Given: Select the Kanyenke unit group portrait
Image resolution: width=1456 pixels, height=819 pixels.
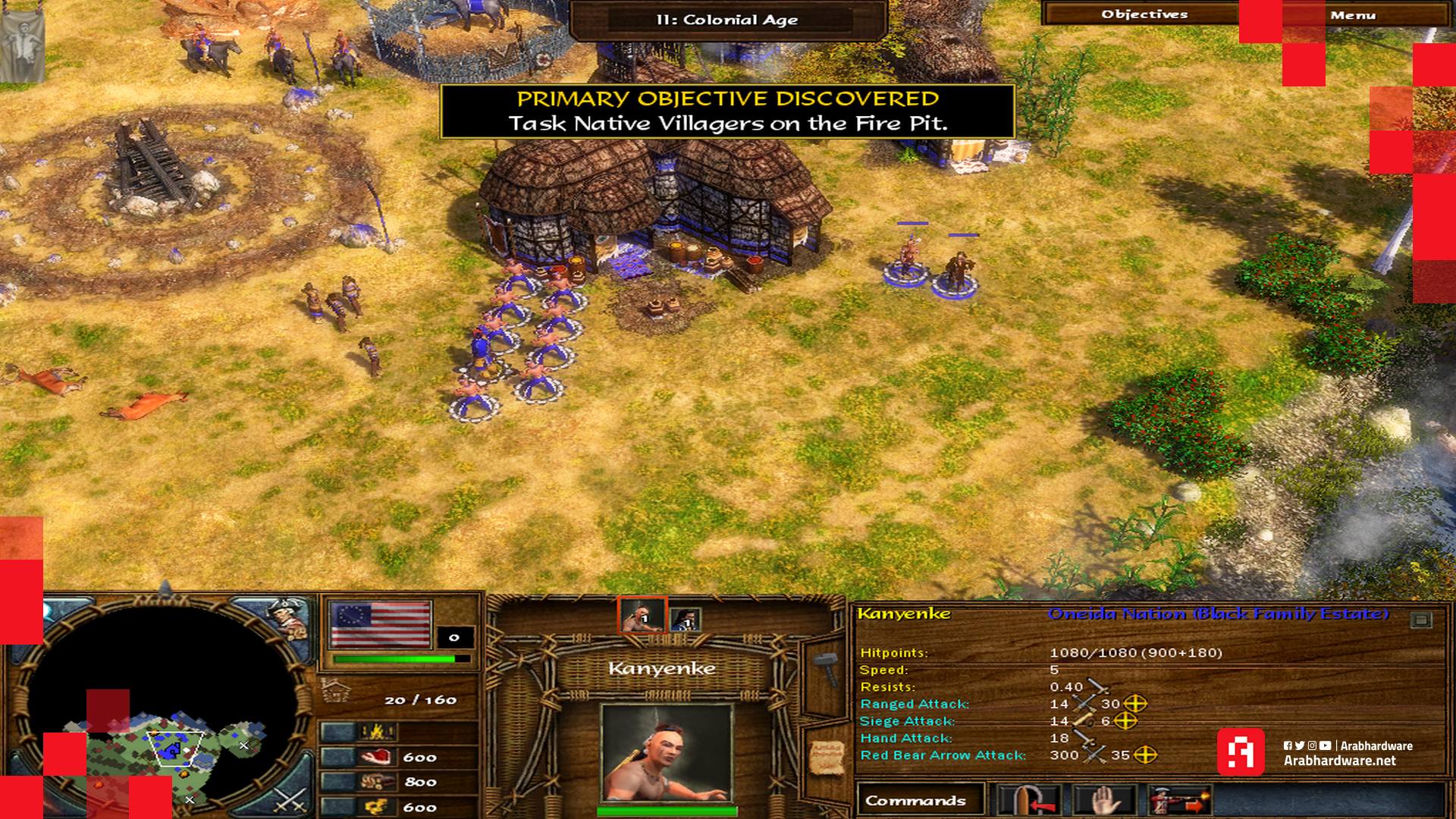Looking at the screenshot, I should 642,615.
